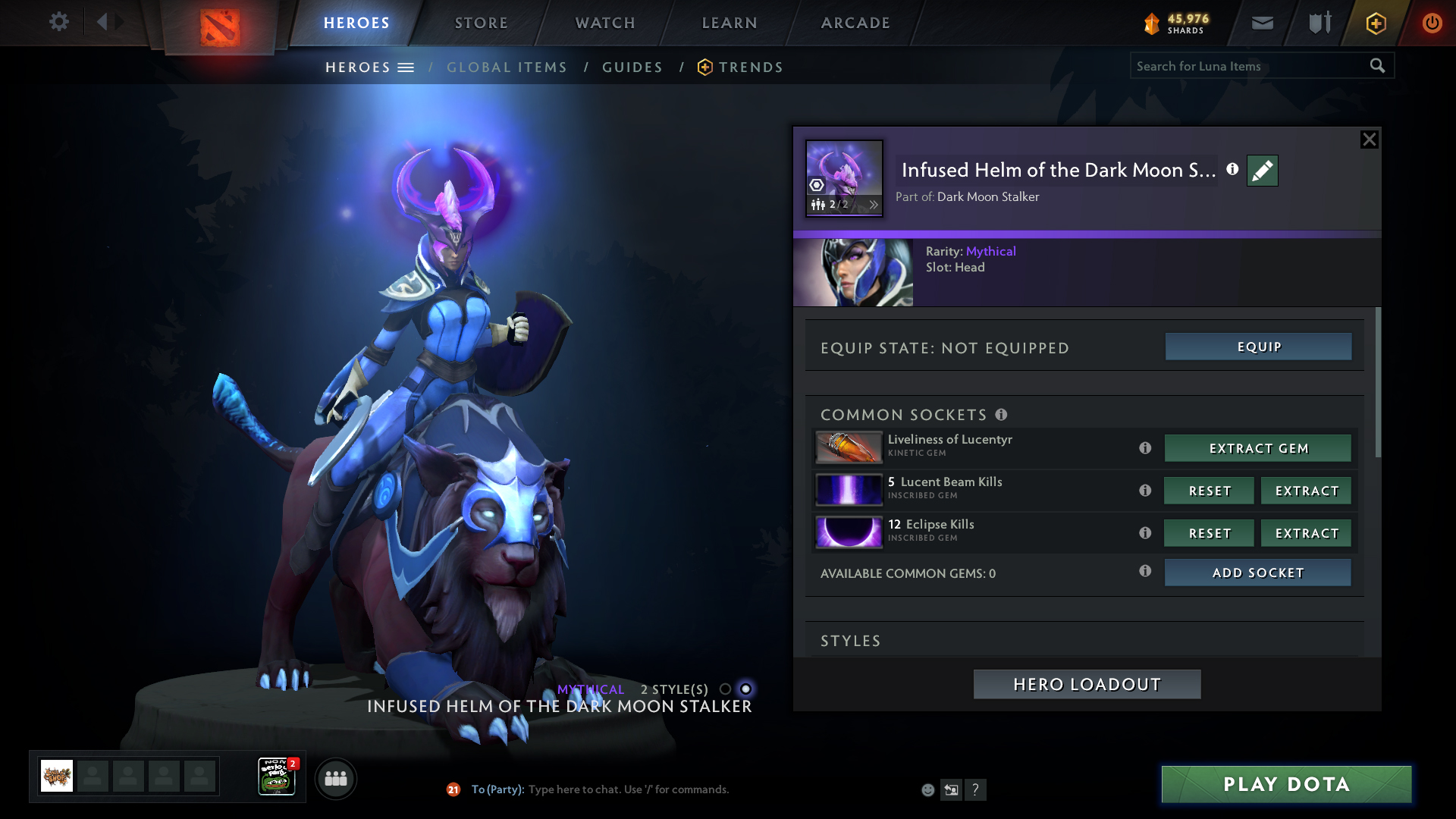The height and width of the screenshot is (819, 1456).
Task: Switch to the Store tab
Action: 481,23
